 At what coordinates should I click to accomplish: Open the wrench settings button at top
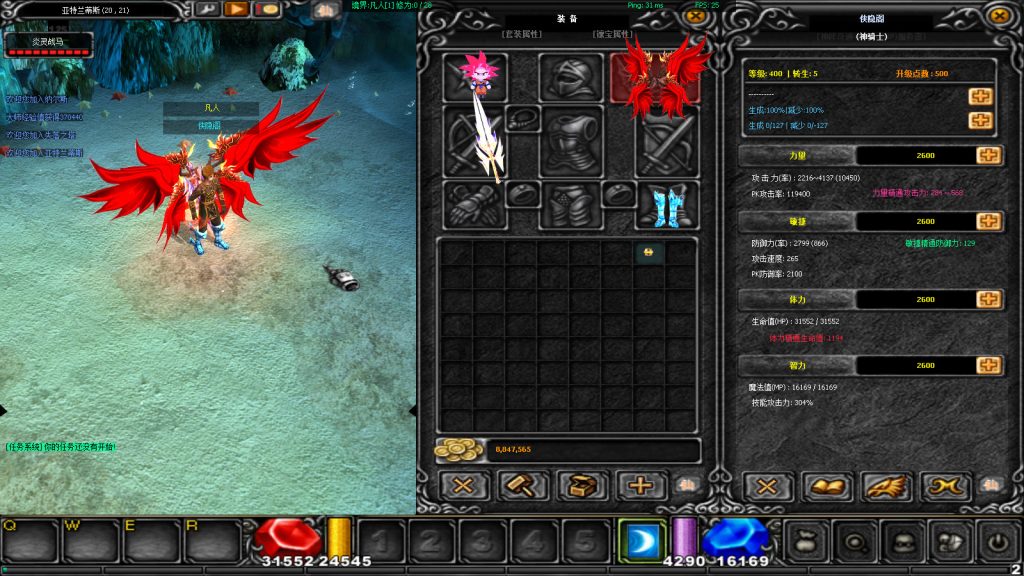(208, 9)
